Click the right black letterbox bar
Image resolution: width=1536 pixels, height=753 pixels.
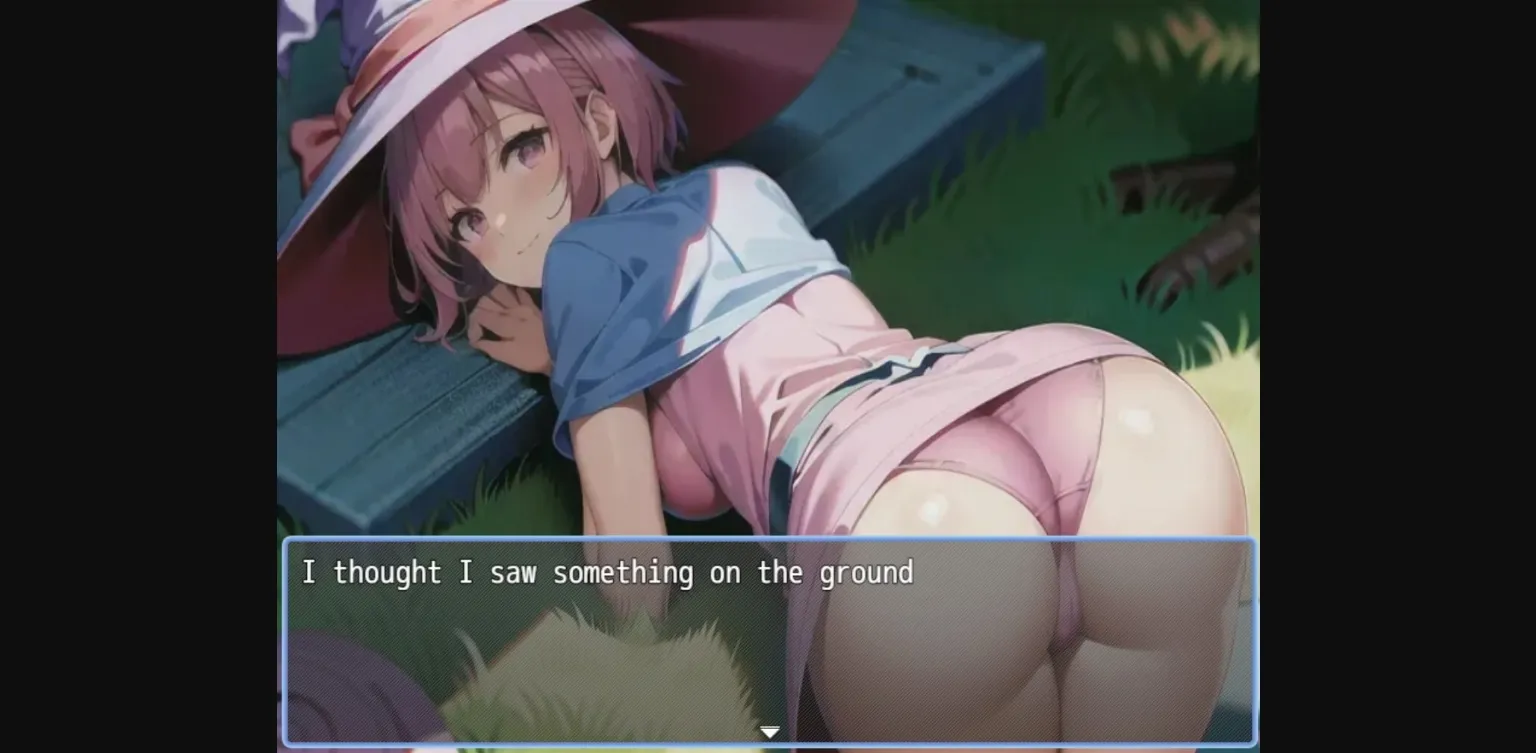[1400, 376]
